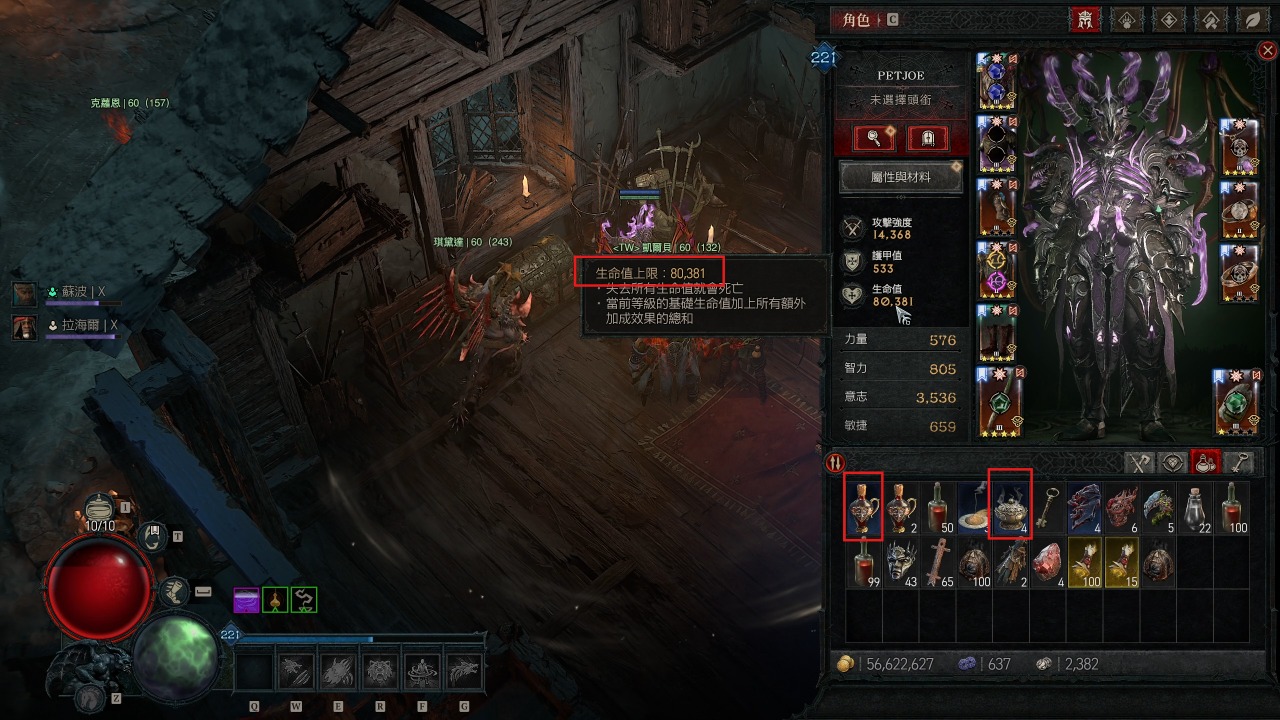
Task: Show the socketables gem inventory tab
Action: coord(1173,463)
